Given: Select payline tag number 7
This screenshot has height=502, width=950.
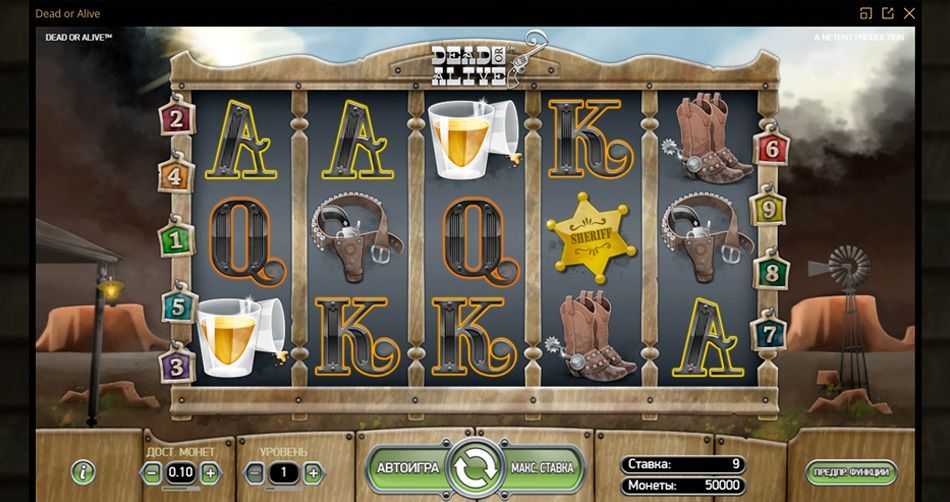Looking at the screenshot, I should pyautogui.click(x=769, y=331).
